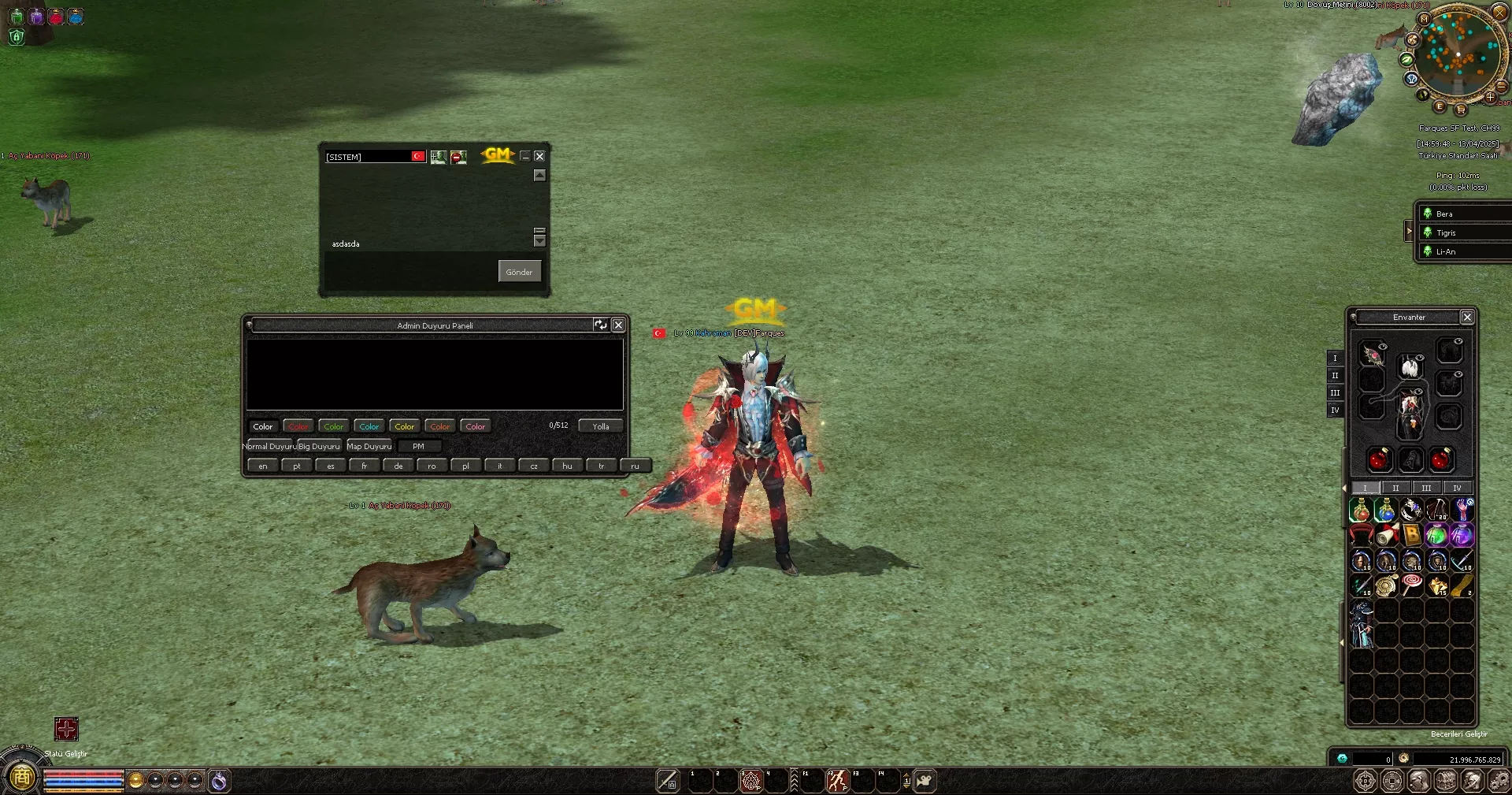Click the GM badge on the system chat window

[x=496, y=155]
